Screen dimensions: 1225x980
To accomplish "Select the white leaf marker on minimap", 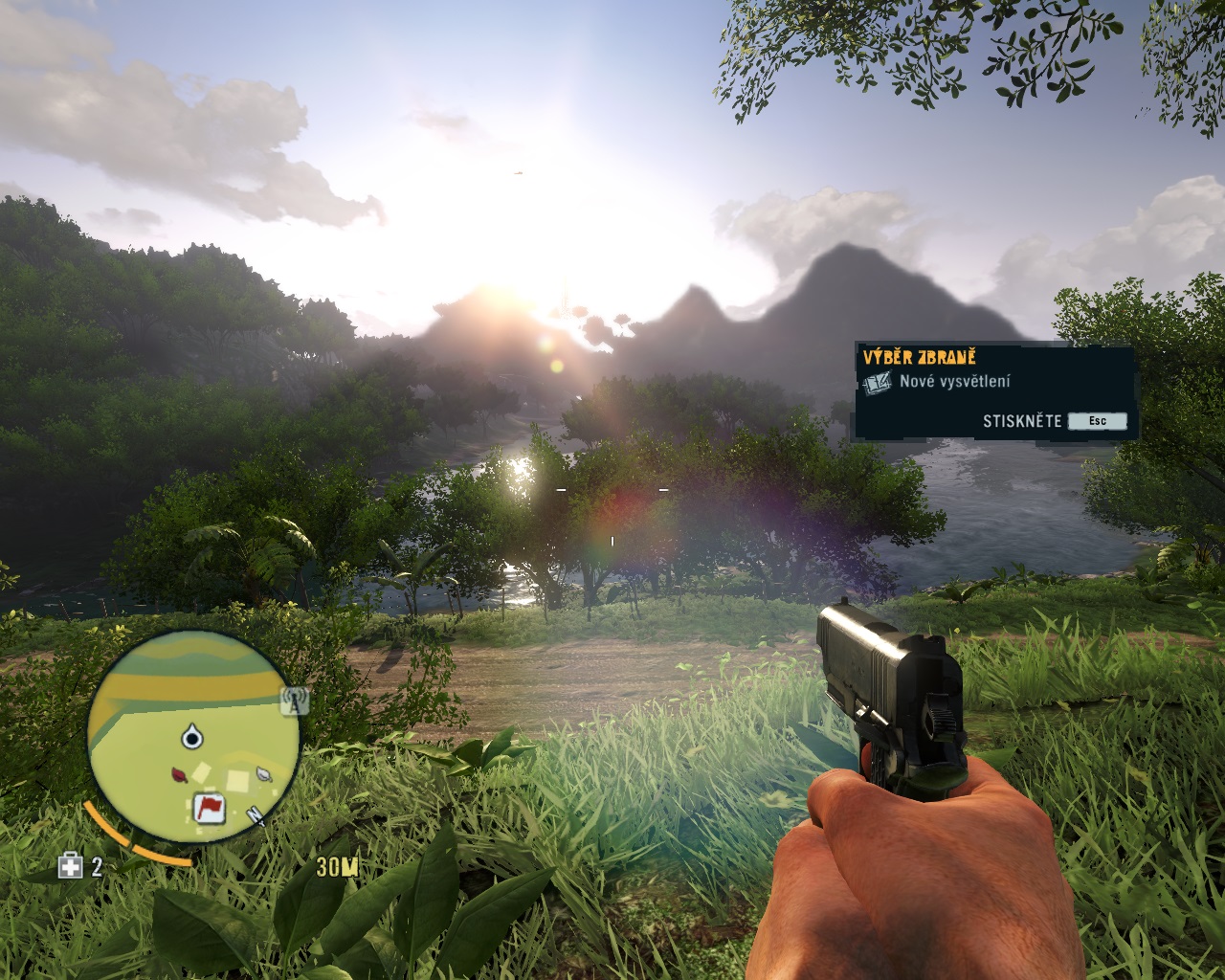I will pyautogui.click(x=262, y=772).
